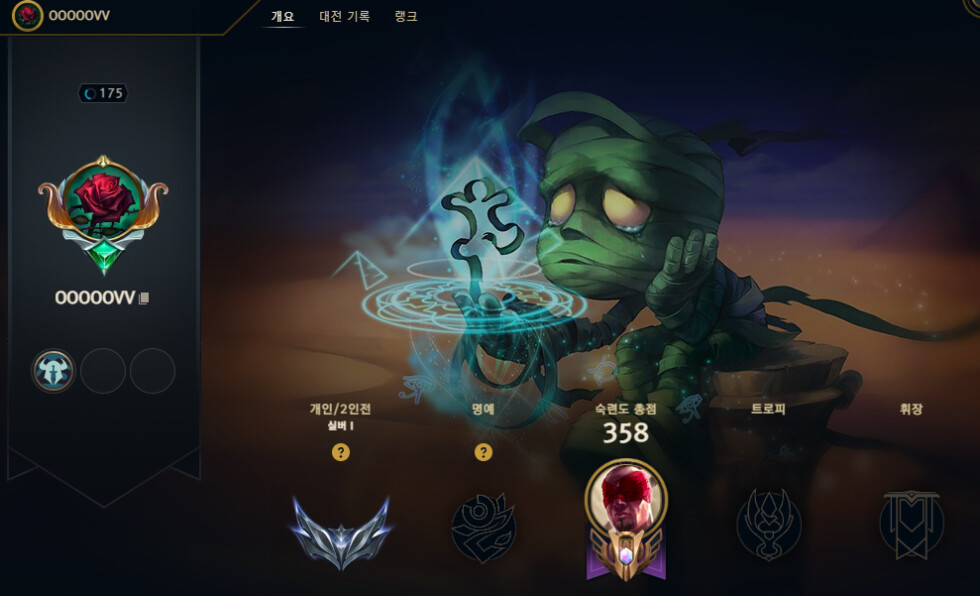This screenshot has width=980, height=596.
Task: Open the 개인/2인전 silver rank emblem
Action: [x=340, y=529]
